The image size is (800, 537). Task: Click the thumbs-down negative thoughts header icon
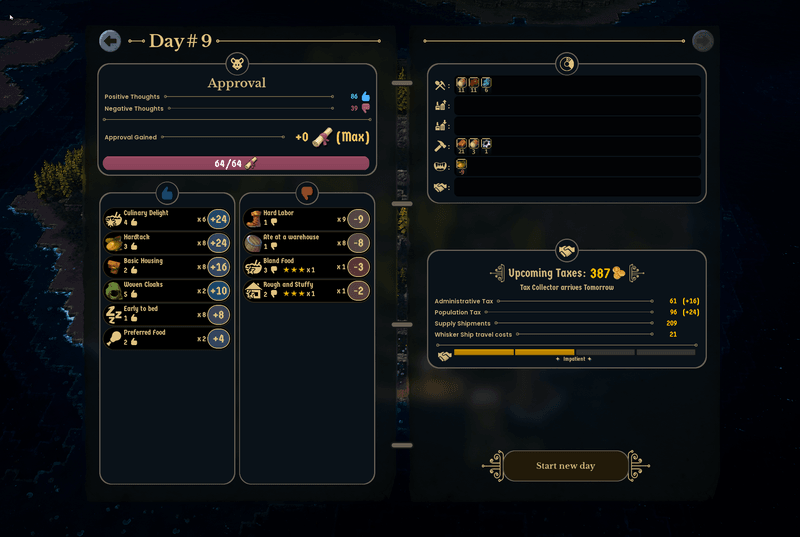pyautogui.click(x=306, y=192)
